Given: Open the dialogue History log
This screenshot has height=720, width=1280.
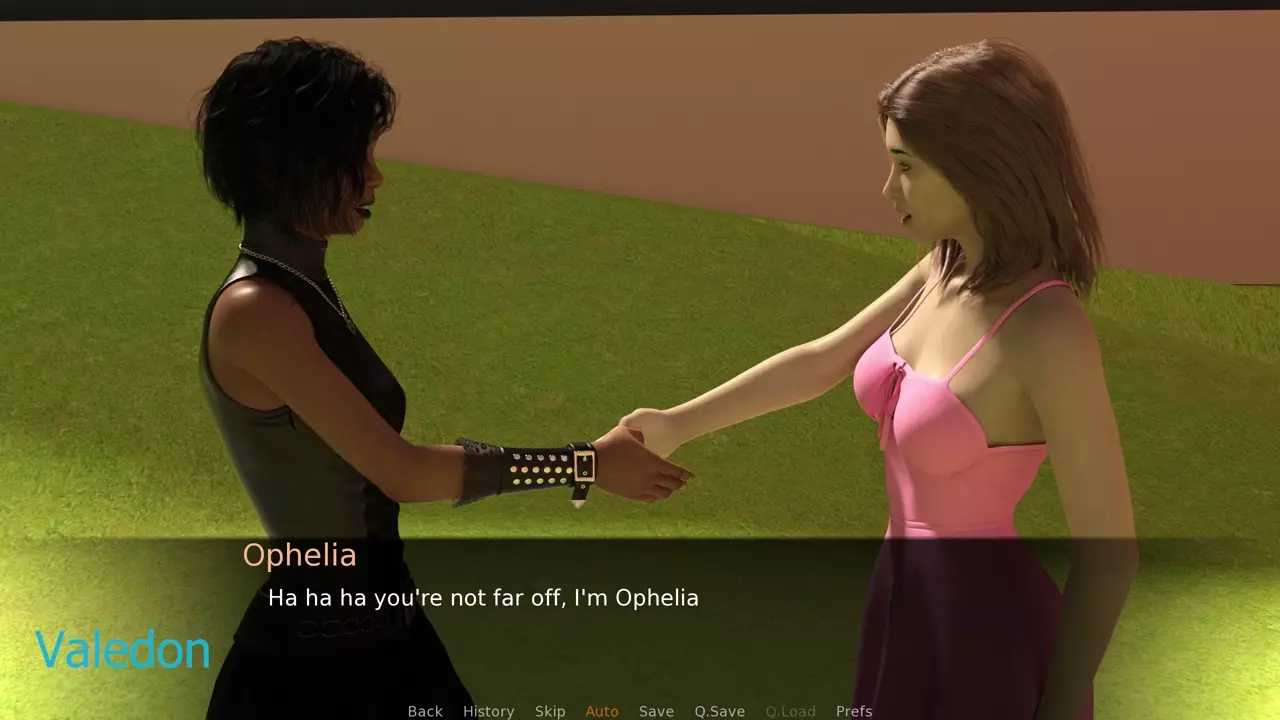Looking at the screenshot, I should pyautogui.click(x=488, y=711).
